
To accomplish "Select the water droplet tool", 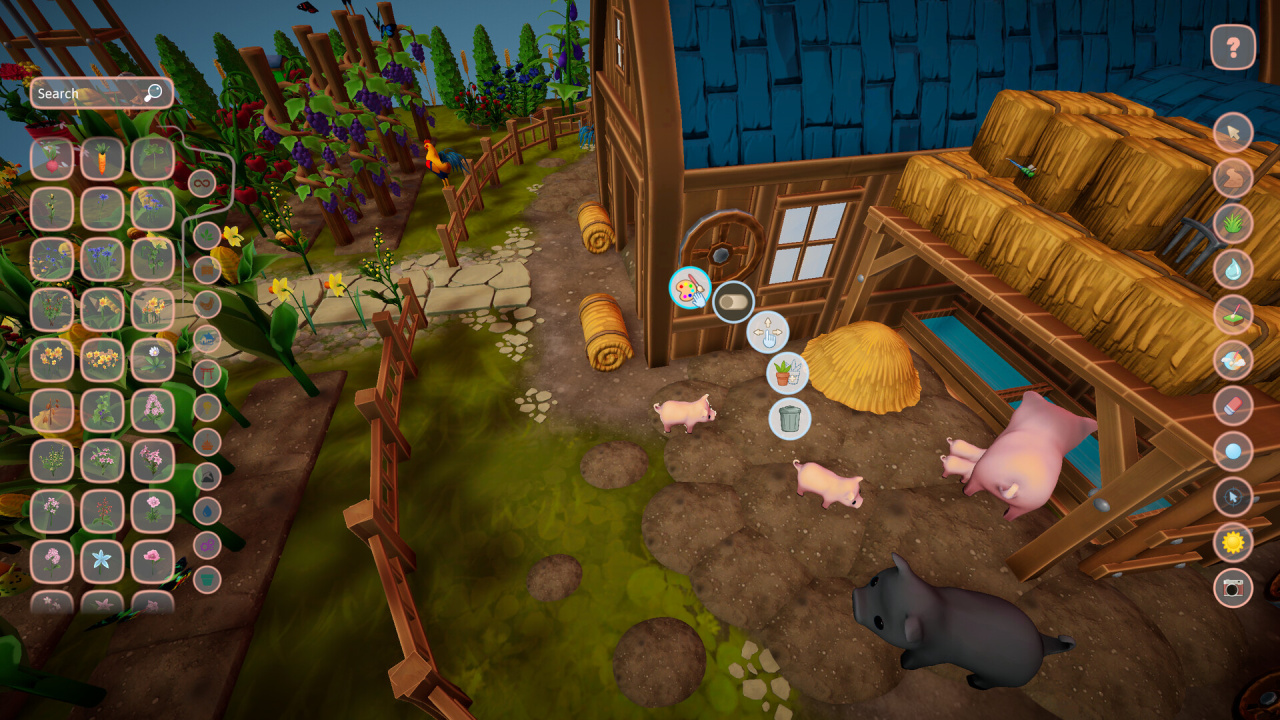I will [x=1233, y=269].
